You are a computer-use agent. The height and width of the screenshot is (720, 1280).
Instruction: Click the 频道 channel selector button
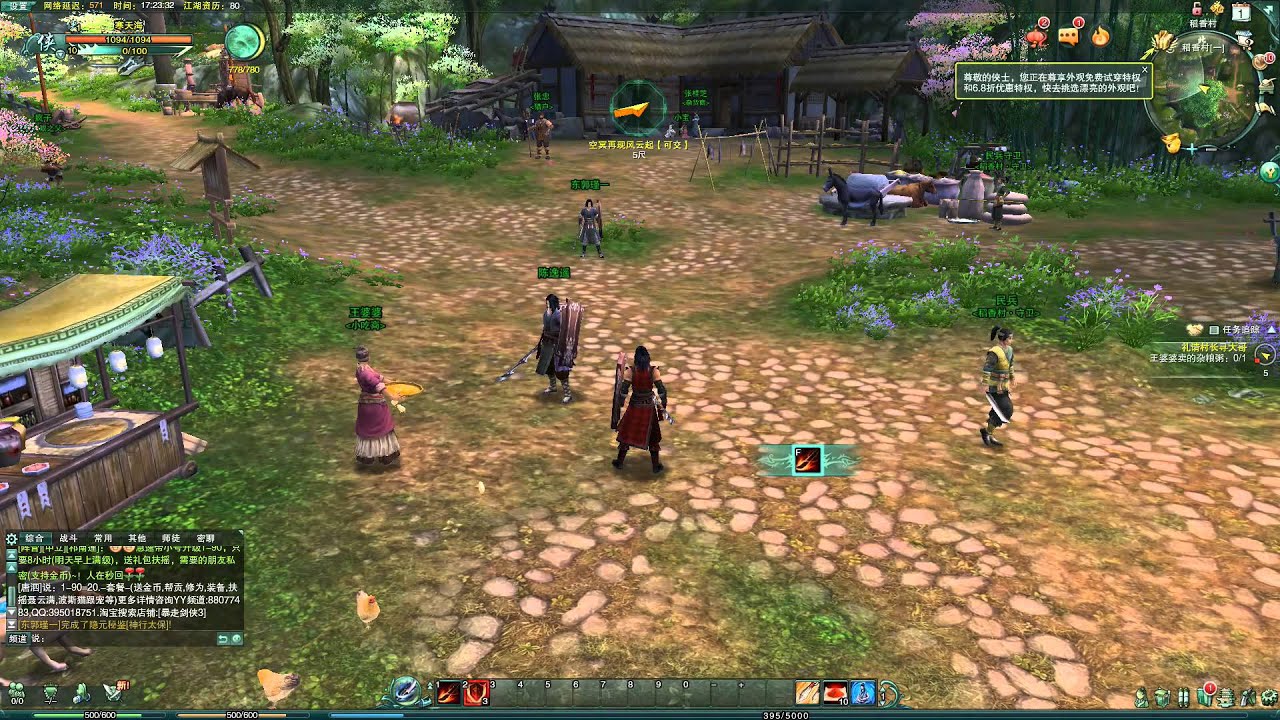18,638
